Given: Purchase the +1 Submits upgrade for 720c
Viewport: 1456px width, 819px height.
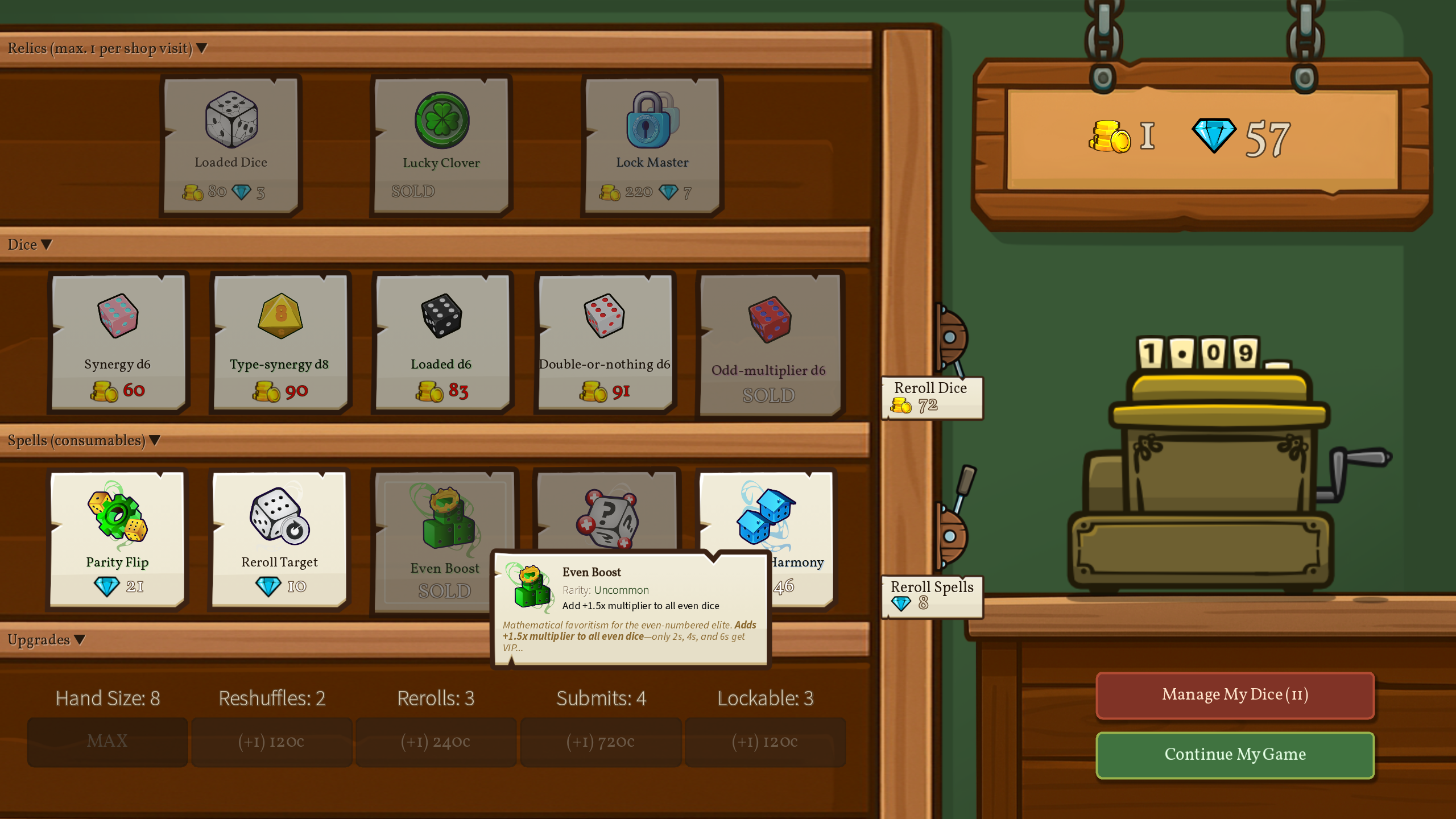Looking at the screenshot, I should pyautogui.click(x=601, y=742).
